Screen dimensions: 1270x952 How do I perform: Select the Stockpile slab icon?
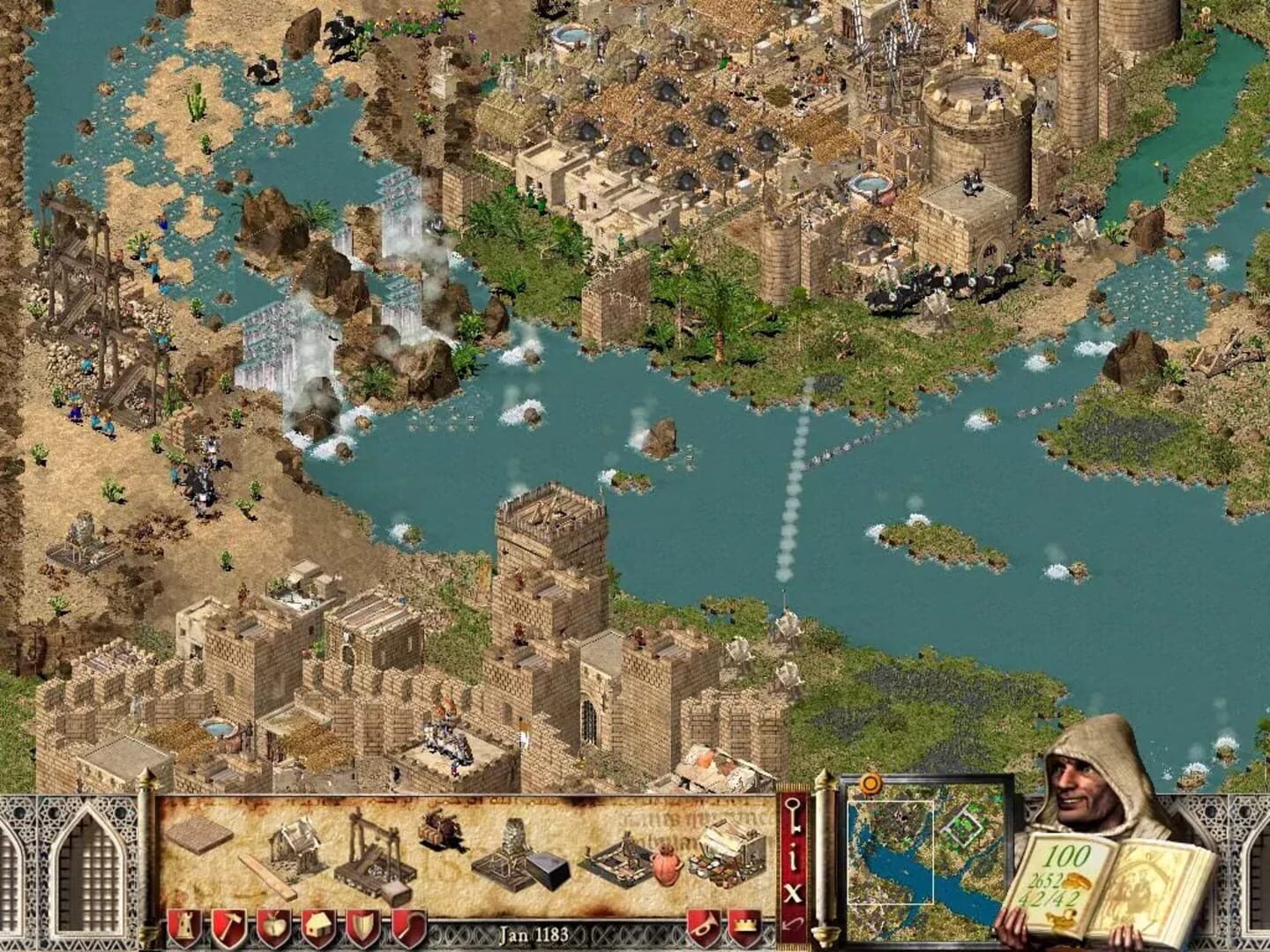[x=199, y=836]
